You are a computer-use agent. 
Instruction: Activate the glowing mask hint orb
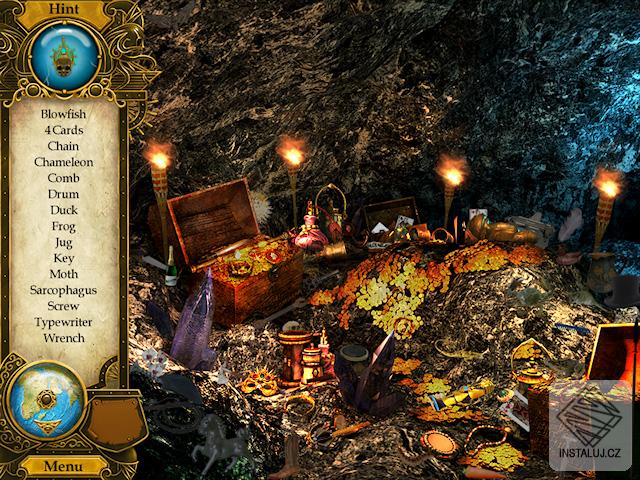point(64,57)
